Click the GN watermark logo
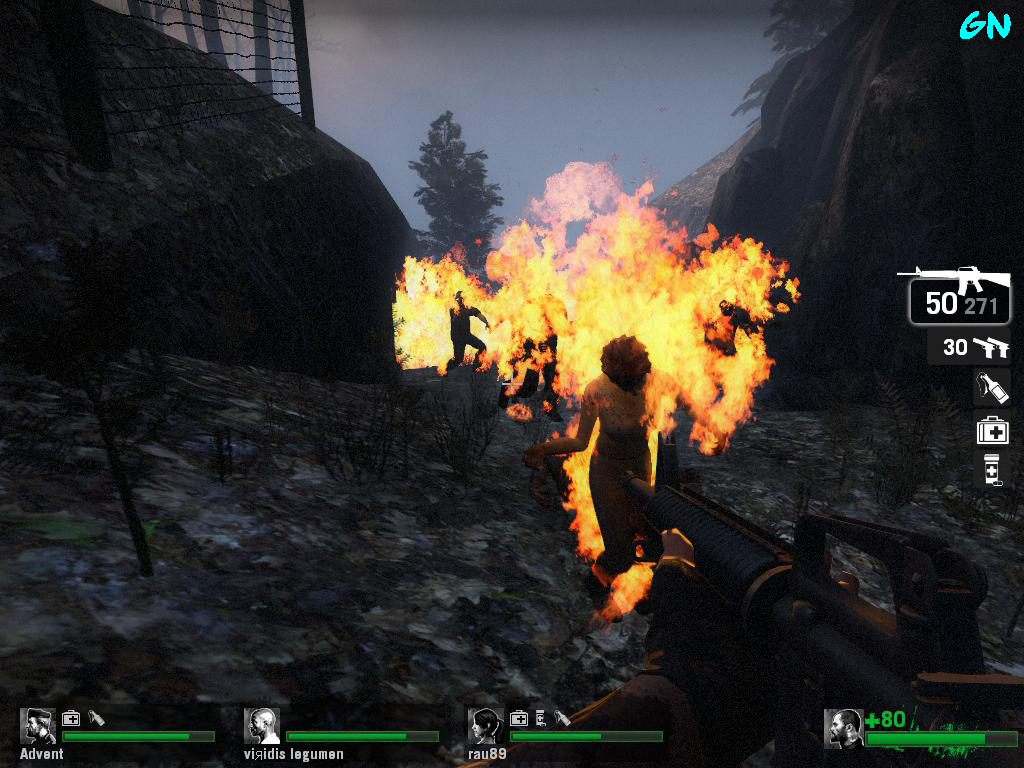Image resolution: width=1024 pixels, height=768 pixels. click(985, 26)
